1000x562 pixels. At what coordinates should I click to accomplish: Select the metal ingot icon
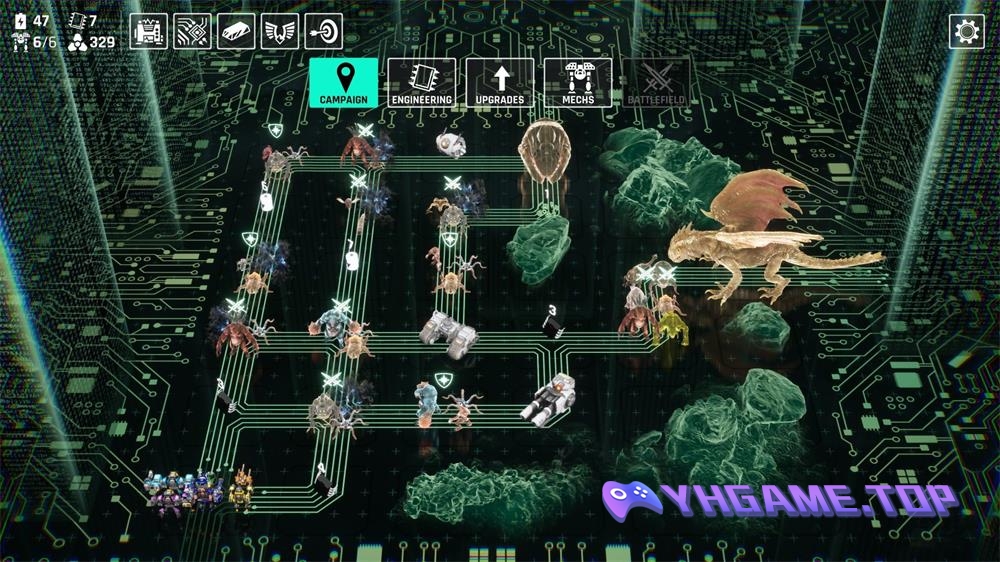pos(236,31)
